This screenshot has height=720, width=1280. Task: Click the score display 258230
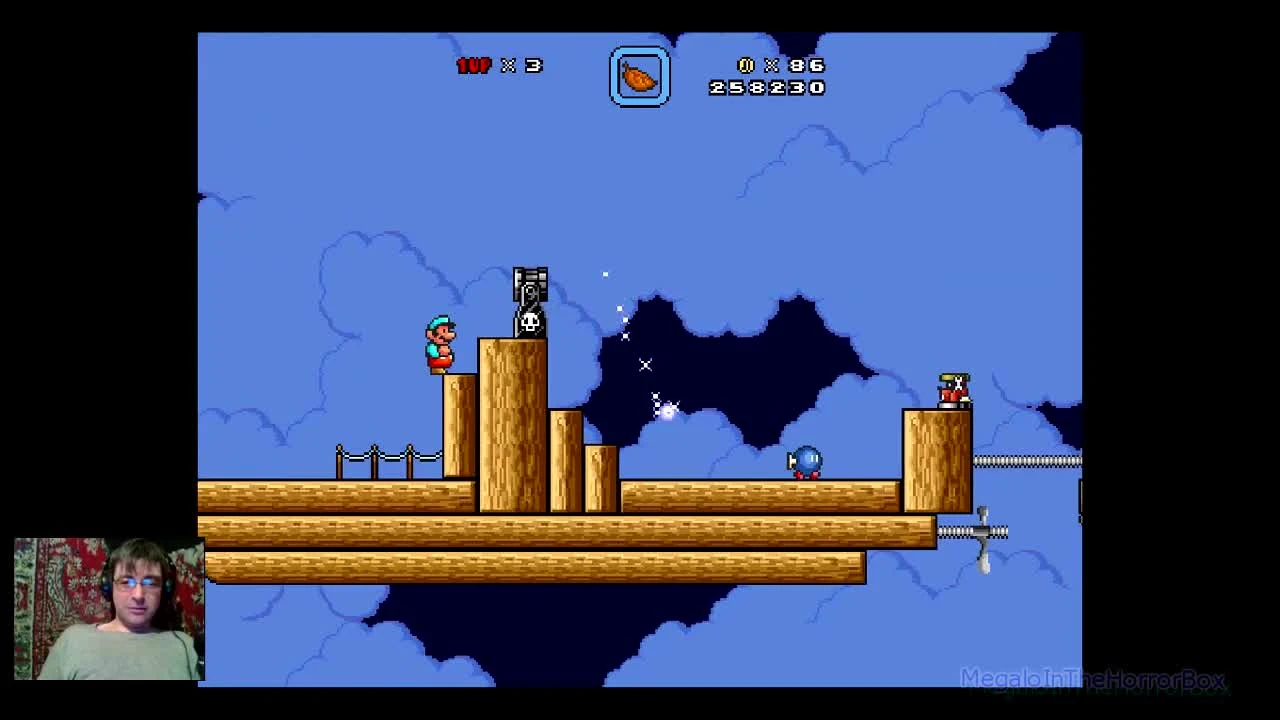click(x=766, y=88)
